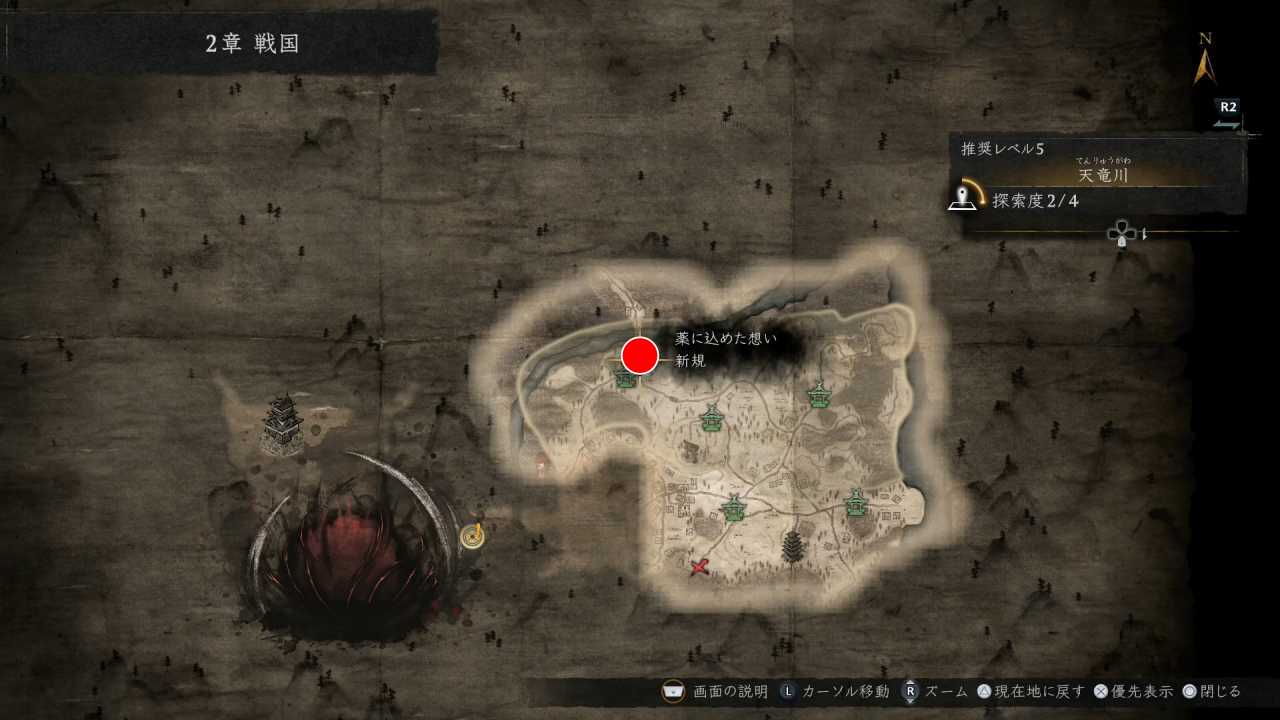Screen dimensions: 1280x720
Task: Select the red X marker on the map
Action: point(699,567)
